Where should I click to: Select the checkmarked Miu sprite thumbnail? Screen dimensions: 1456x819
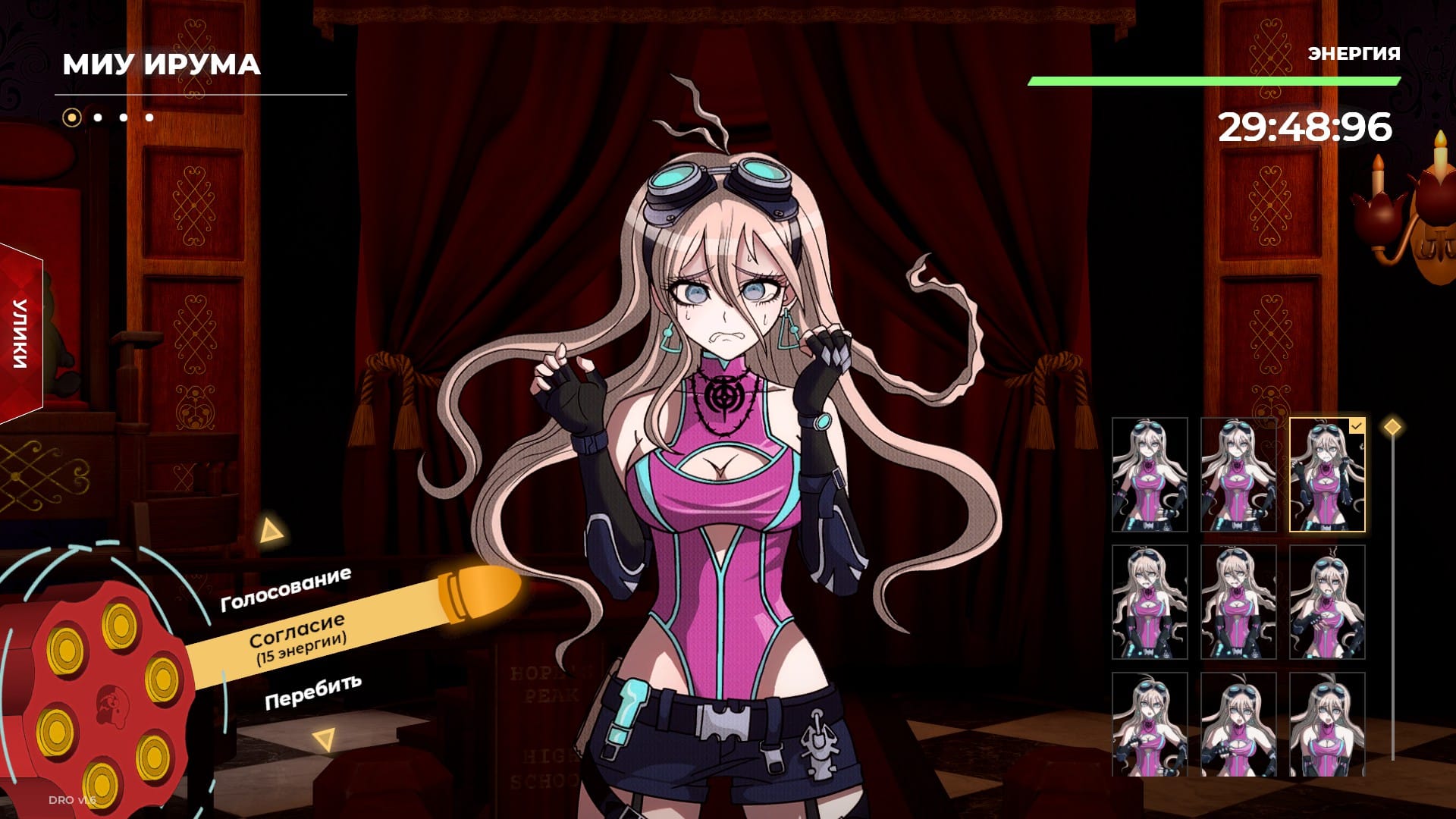[x=1326, y=475]
